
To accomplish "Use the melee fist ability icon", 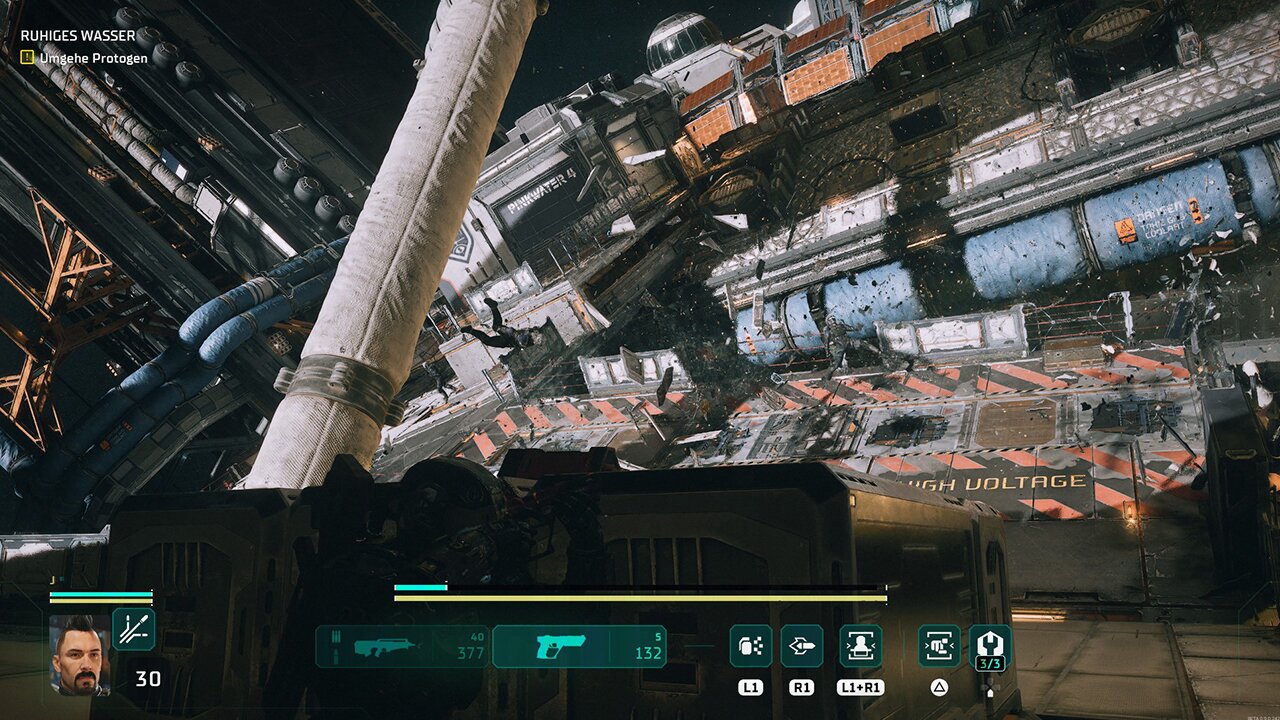I will pyautogui.click(x=939, y=646).
